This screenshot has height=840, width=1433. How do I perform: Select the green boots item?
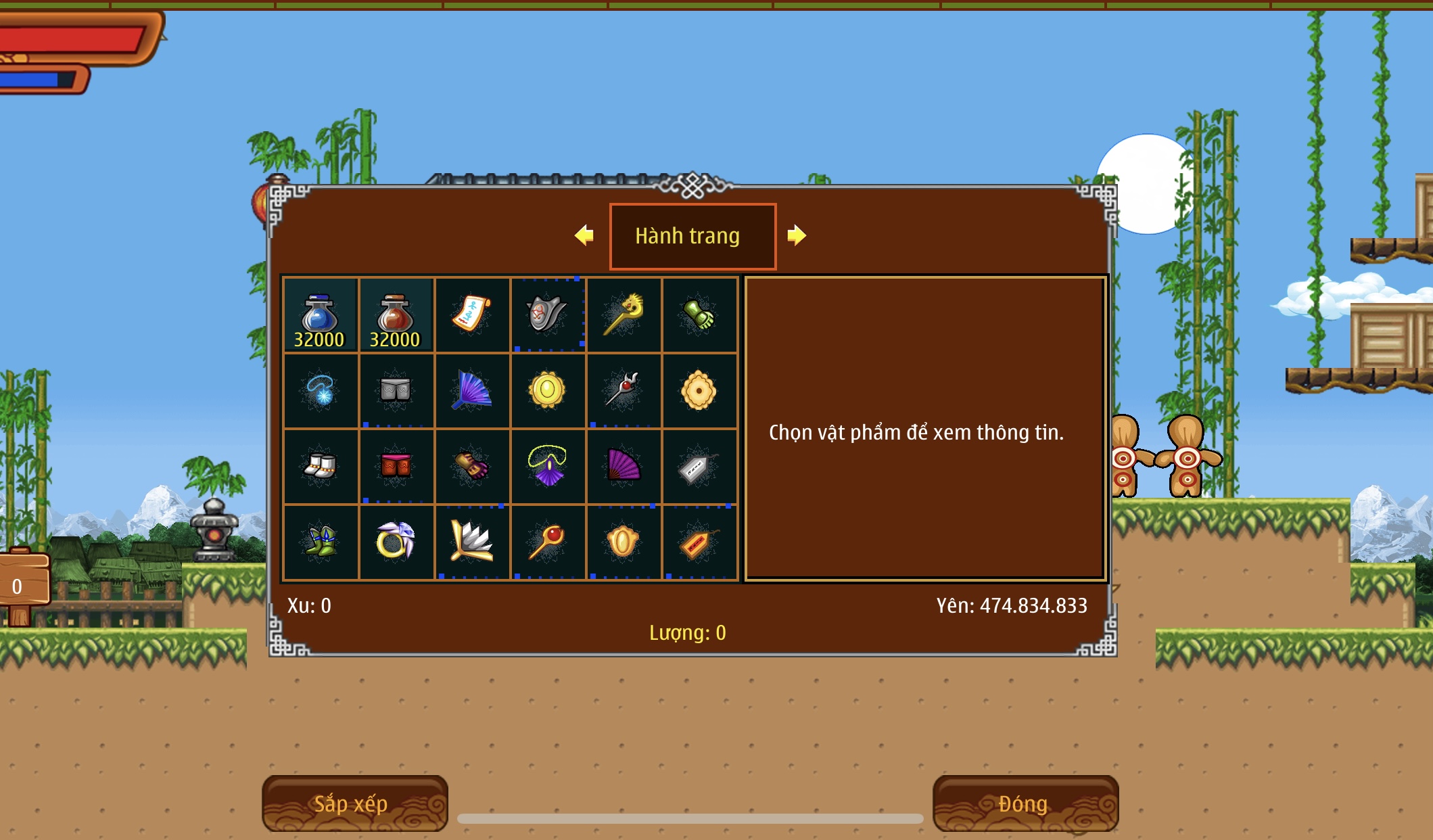point(320,542)
